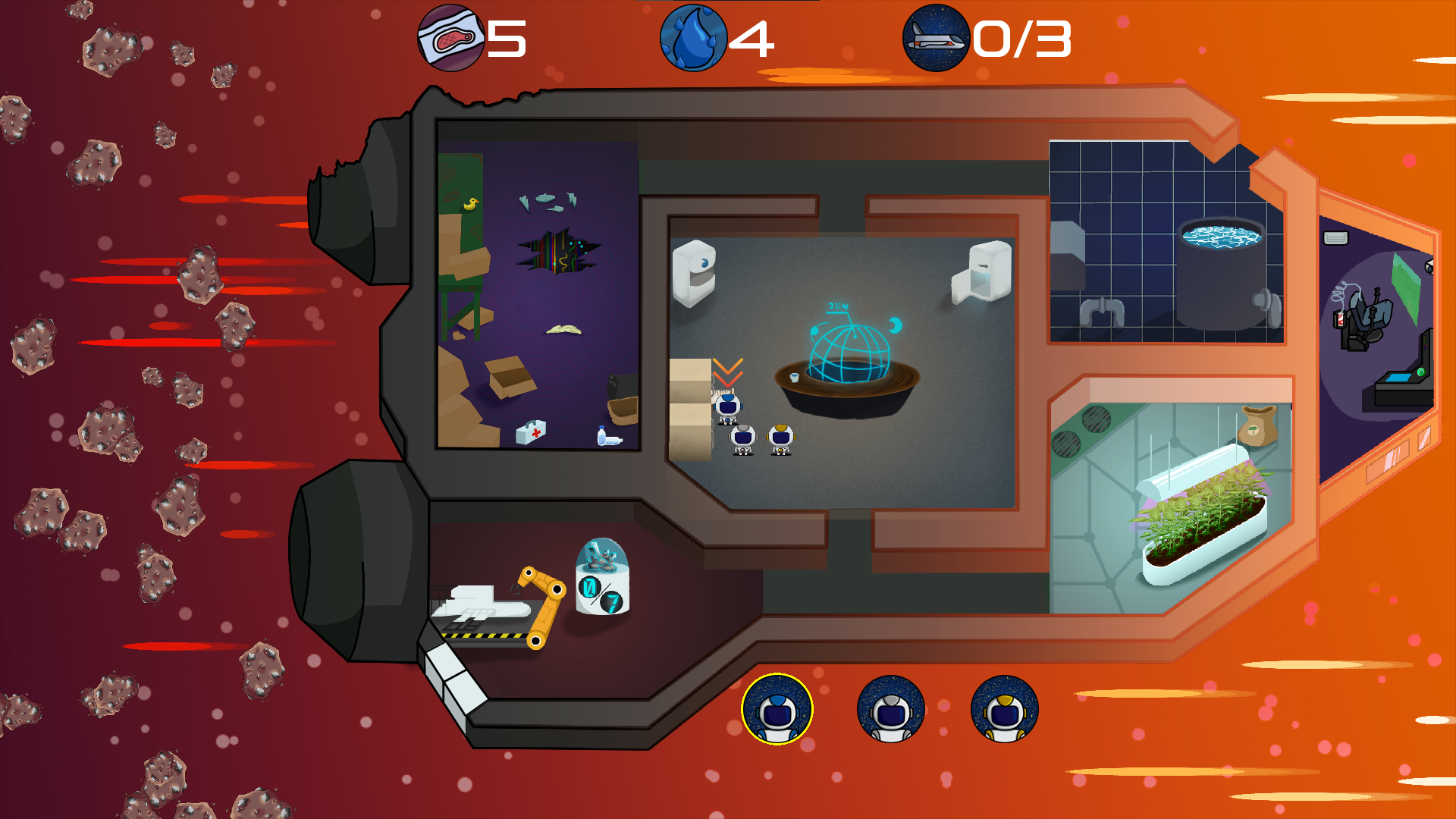This screenshot has height=819, width=1456.
Task: Select the gray astronaut portrait
Action: point(890,710)
